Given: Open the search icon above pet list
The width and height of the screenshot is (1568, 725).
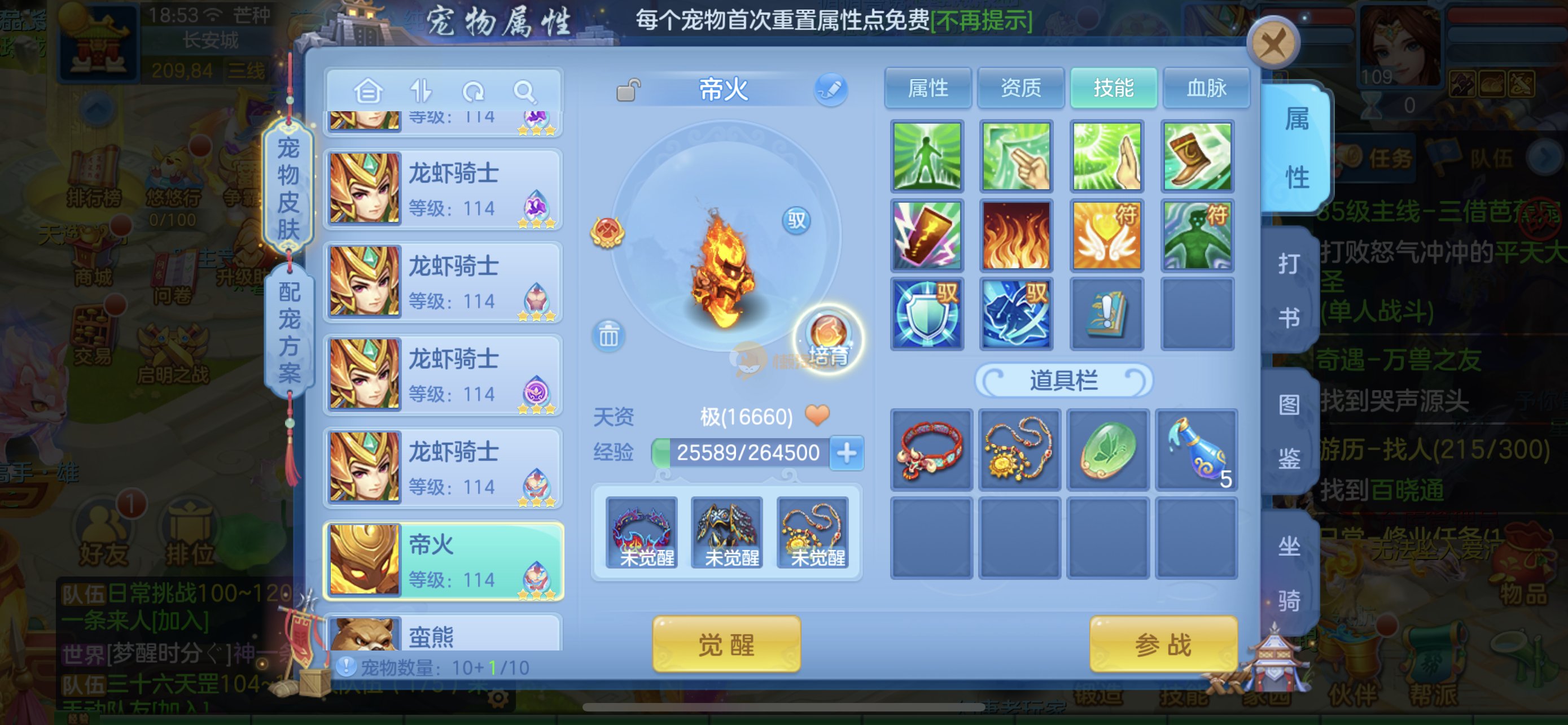Looking at the screenshot, I should click(x=524, y=92).
